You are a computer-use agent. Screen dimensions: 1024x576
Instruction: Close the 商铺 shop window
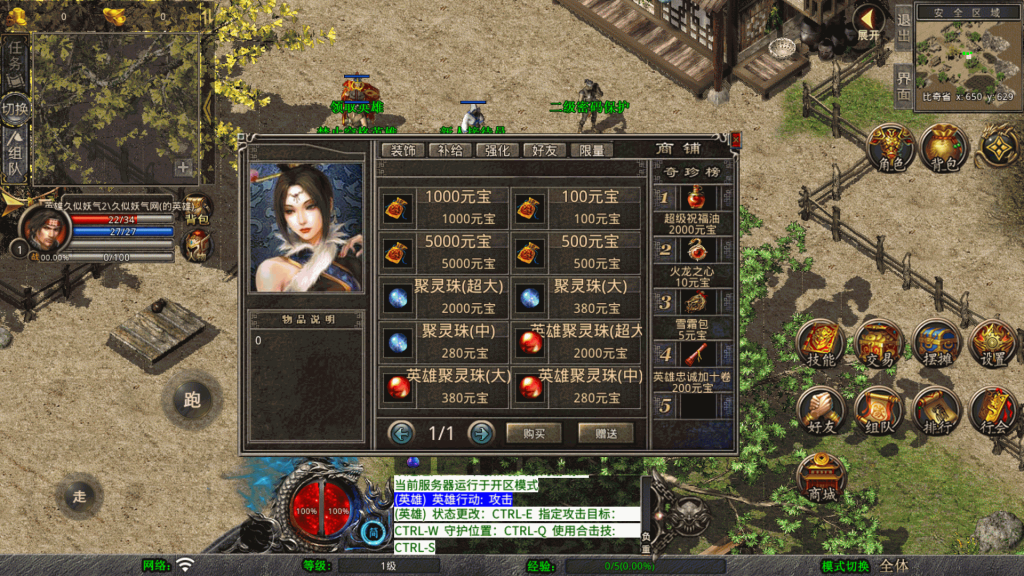pos(736,141)
